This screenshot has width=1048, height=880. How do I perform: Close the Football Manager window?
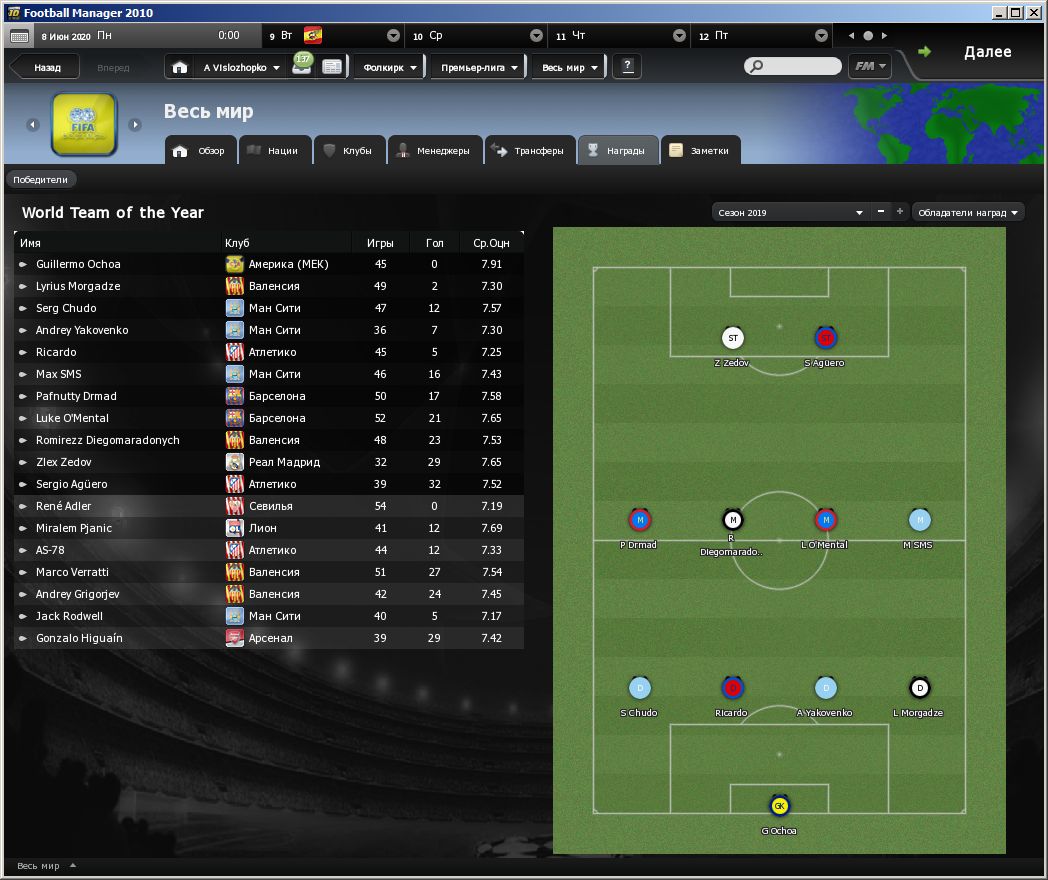1035,13
